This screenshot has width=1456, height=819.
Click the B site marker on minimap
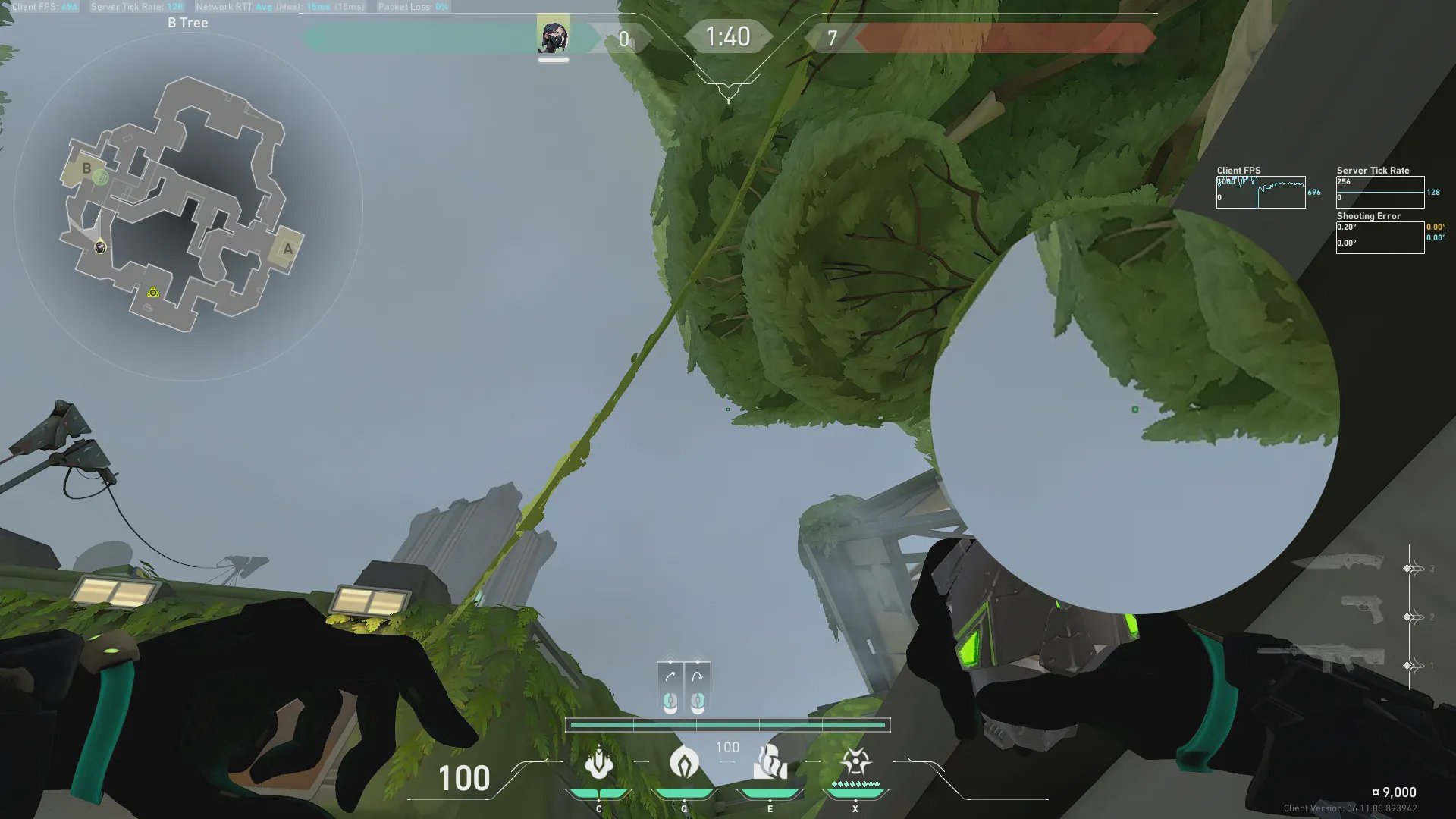(86, 168)
